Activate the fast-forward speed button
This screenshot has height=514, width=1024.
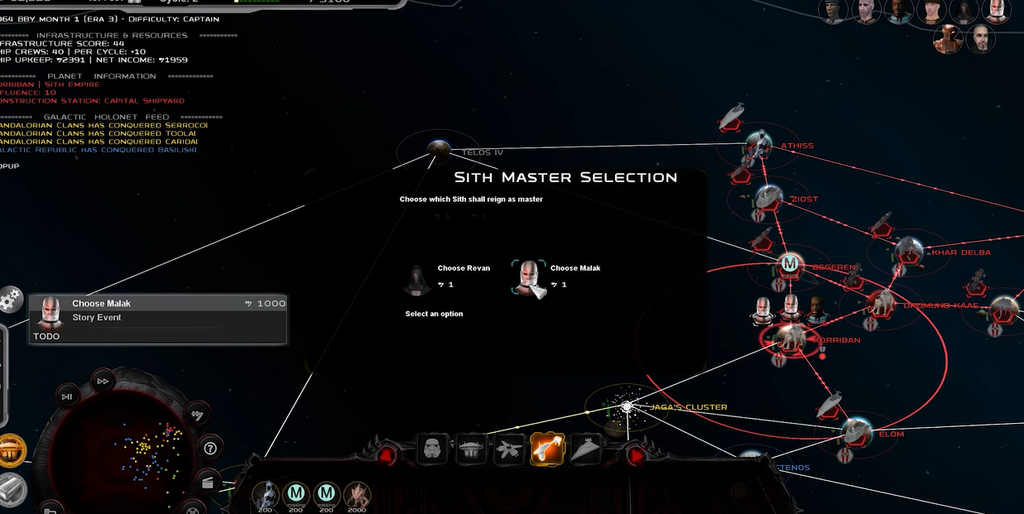[x=102, y=380]
